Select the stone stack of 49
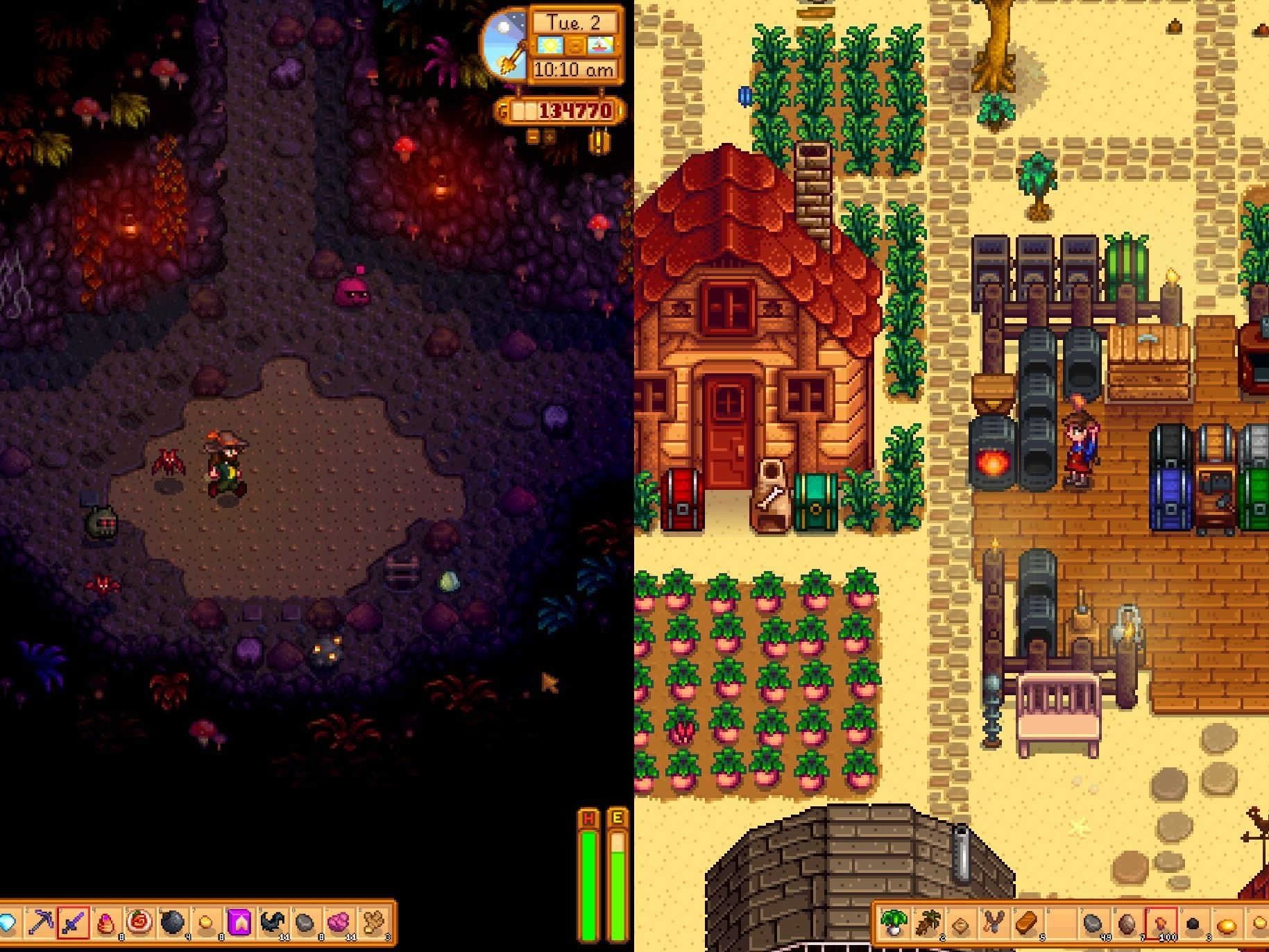The height and width of the screenshot is (952, 1269). click(x=1093, y=923)
